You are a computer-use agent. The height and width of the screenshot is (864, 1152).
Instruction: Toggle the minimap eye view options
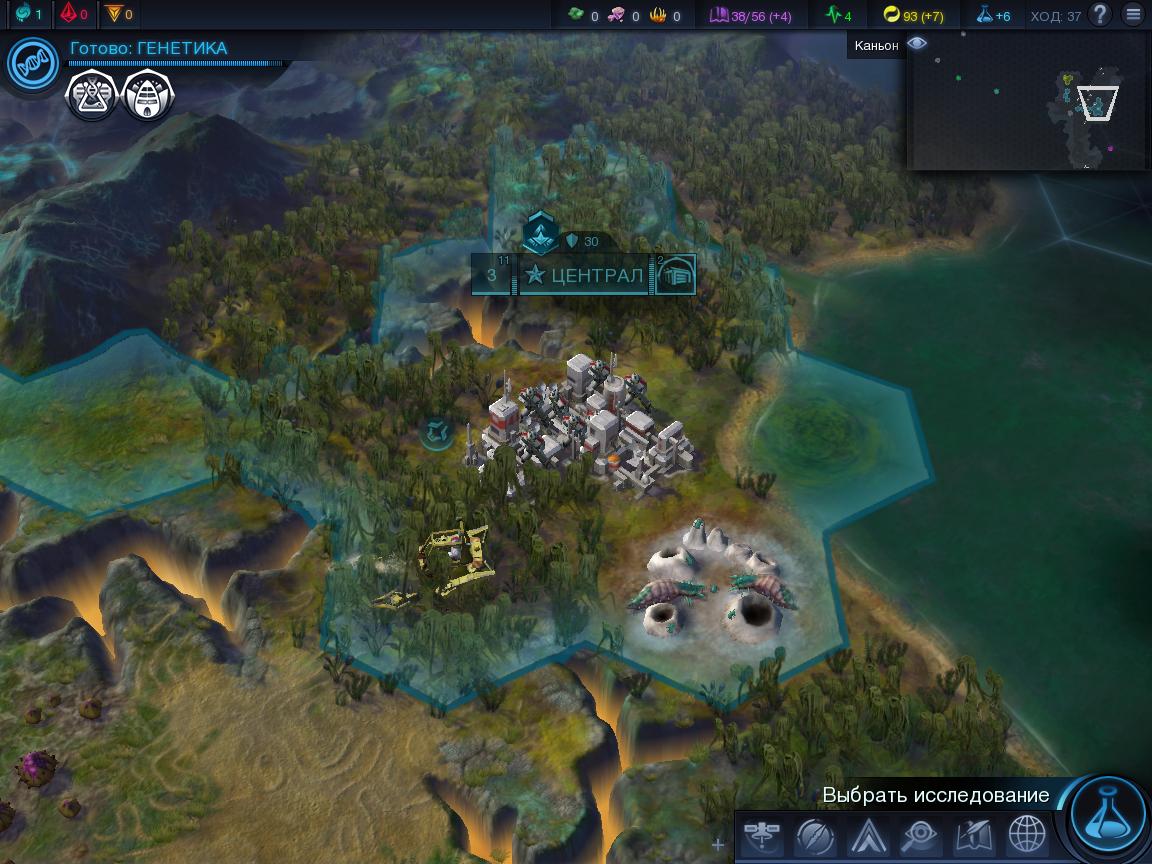click(x=917, y=44)
